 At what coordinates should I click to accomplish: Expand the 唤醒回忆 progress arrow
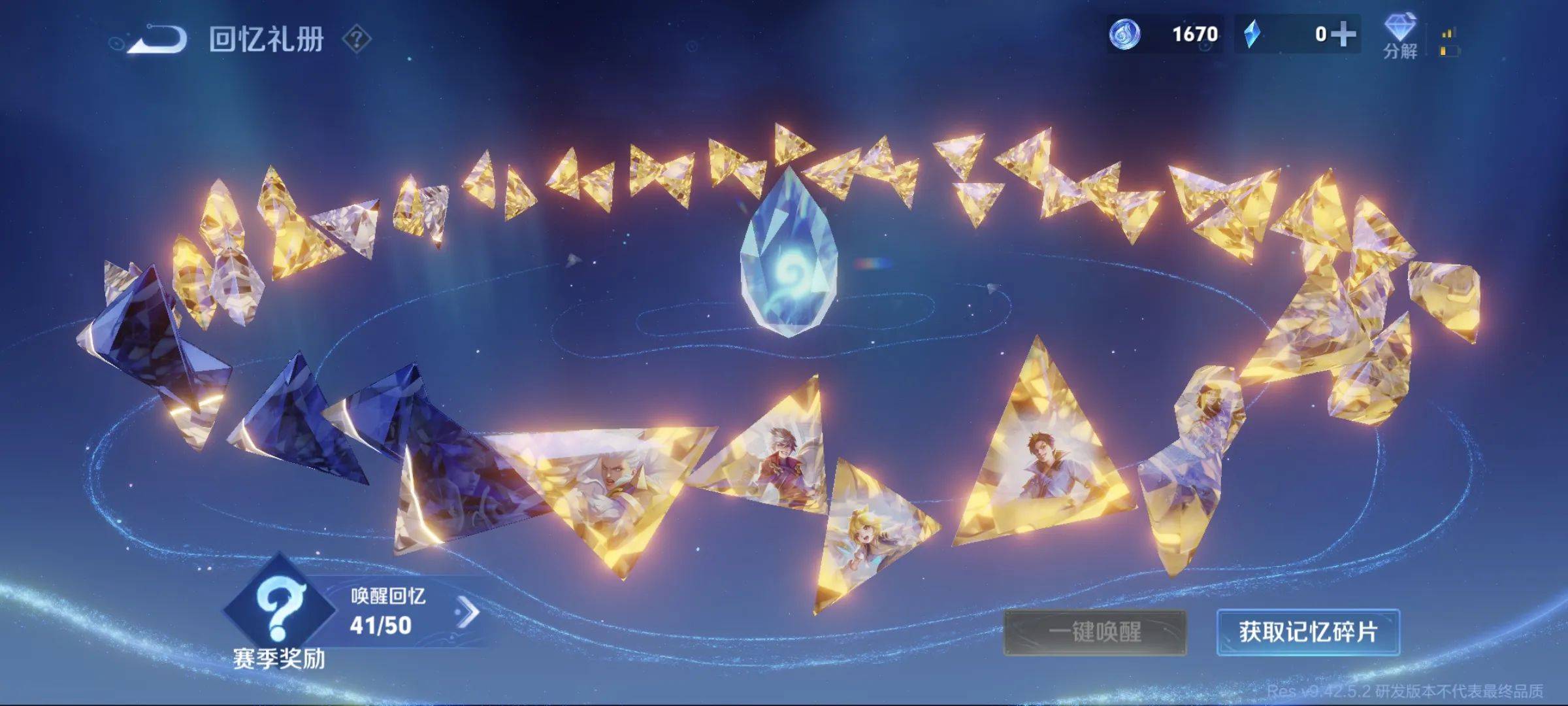pos(468,613)
